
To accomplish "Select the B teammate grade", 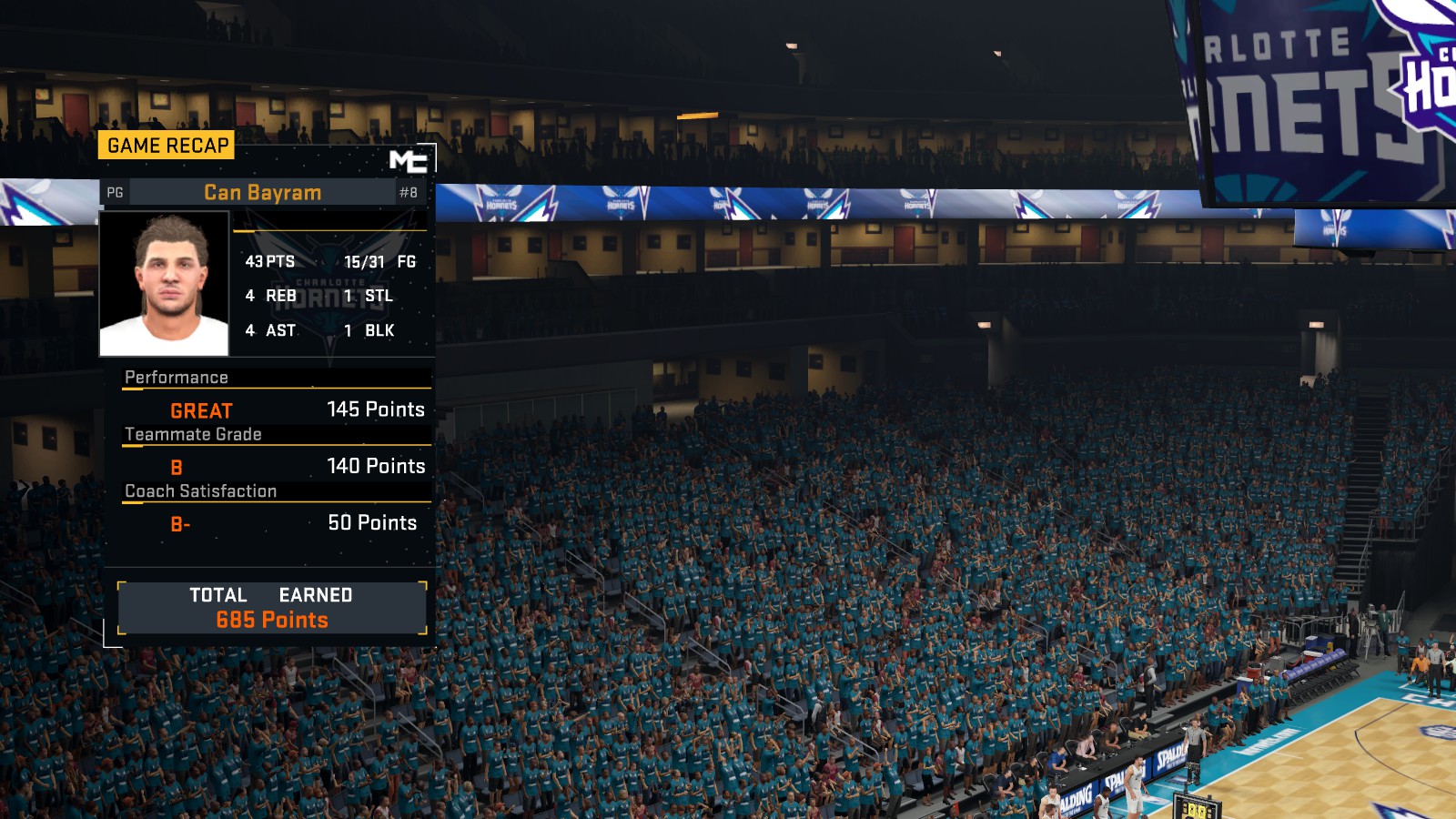I will pyautogui.click(x=176, y=467).
